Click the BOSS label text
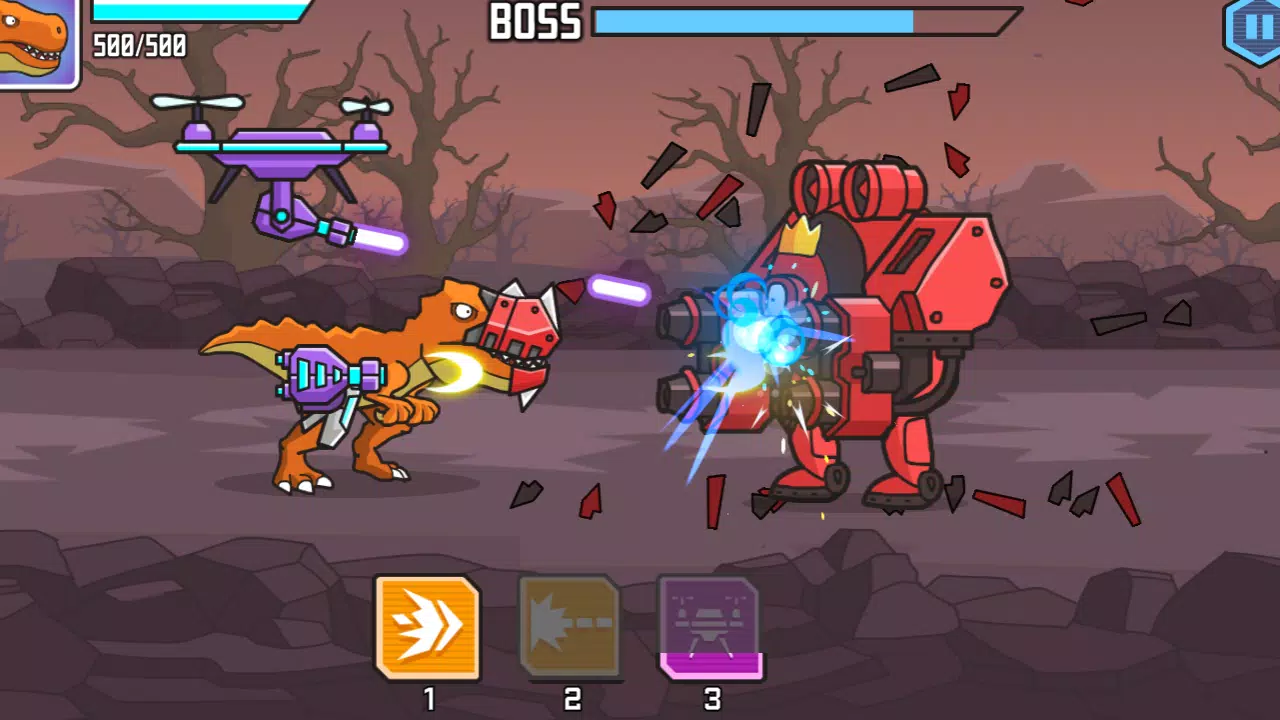 click(x=534, y=22)
